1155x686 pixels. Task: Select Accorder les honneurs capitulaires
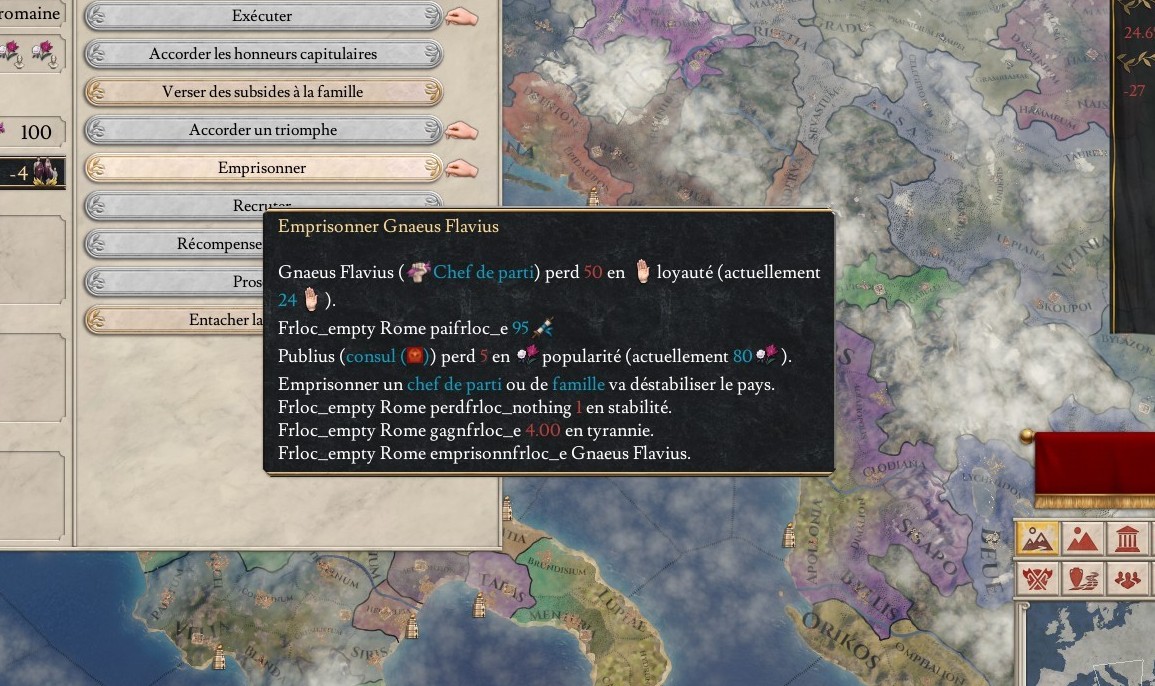tap(262, 54)
